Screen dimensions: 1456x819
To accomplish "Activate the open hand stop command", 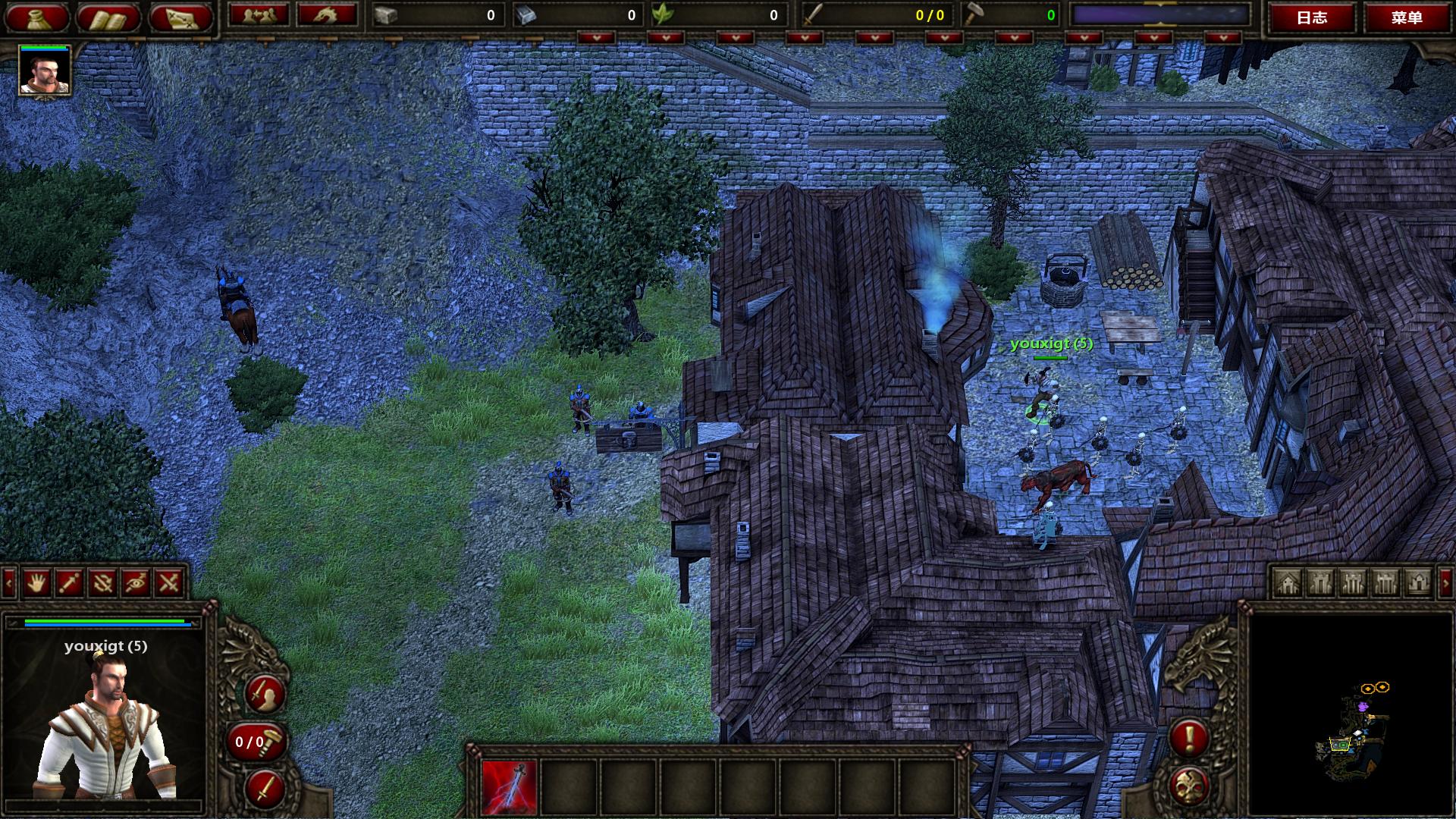I will pyautogui.click(x=36, y=582).
